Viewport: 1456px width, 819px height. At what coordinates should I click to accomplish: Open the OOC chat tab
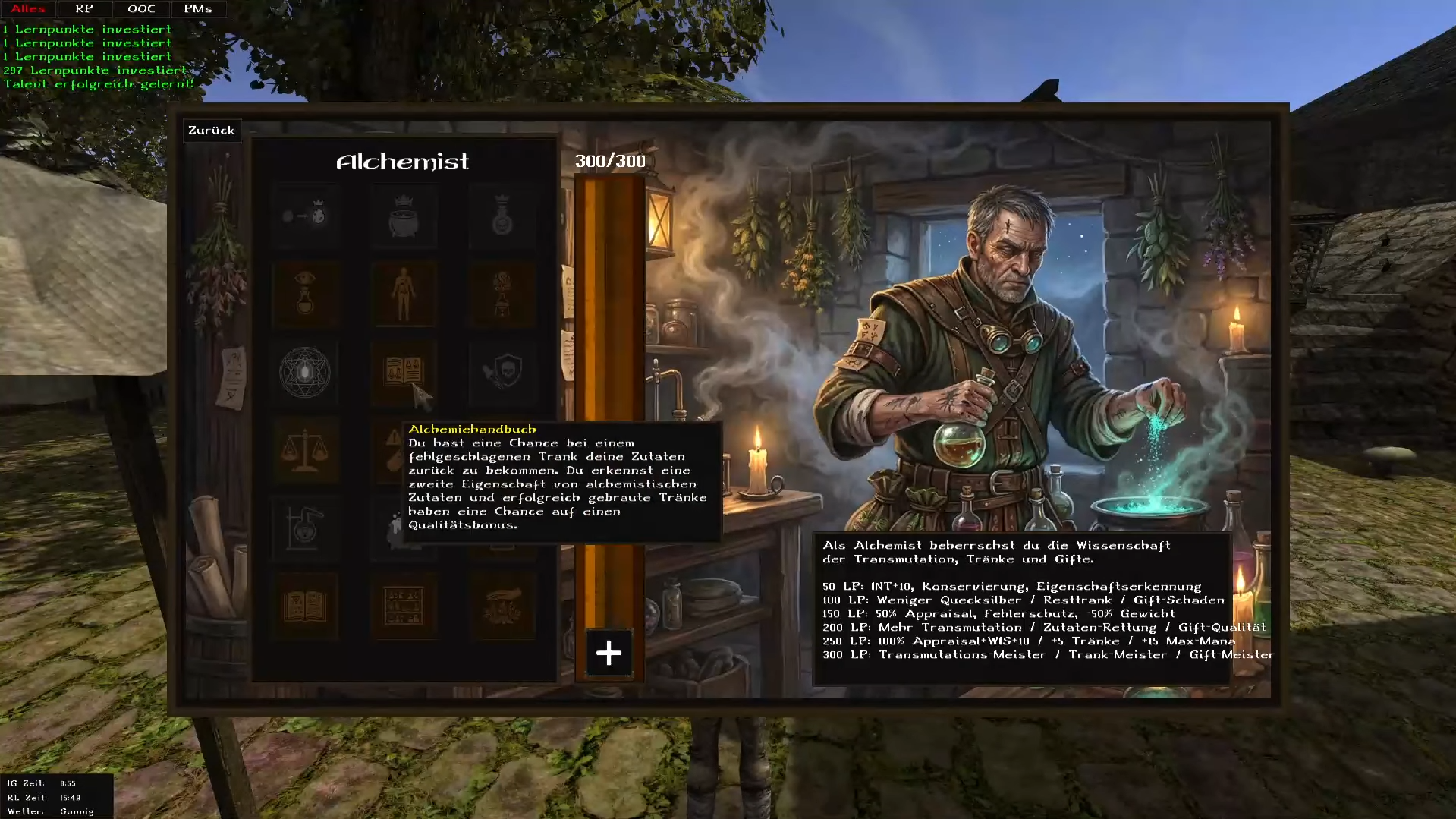(x=141, y=9)
